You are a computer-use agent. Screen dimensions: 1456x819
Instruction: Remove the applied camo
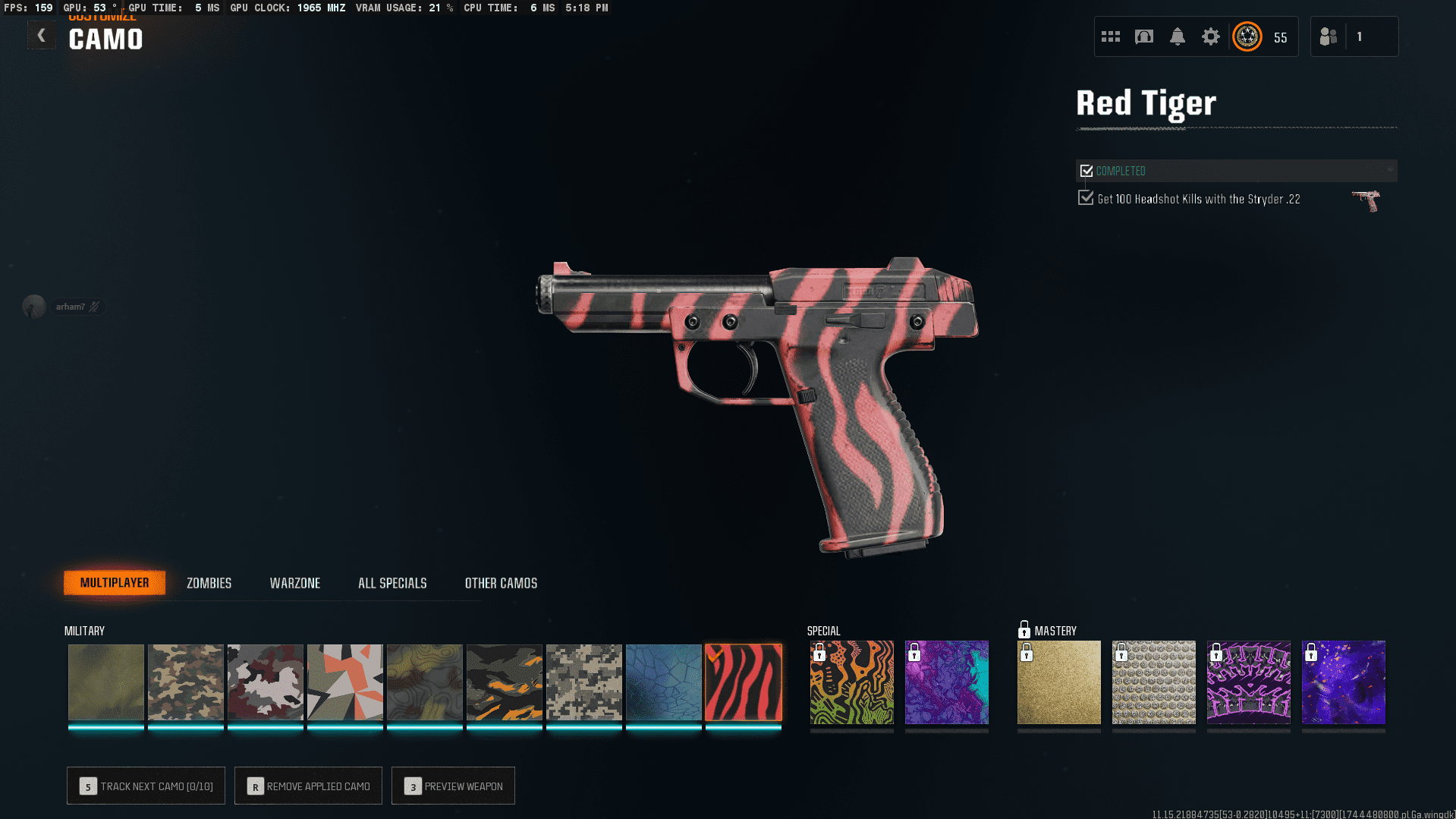click(x=308, y=786)
